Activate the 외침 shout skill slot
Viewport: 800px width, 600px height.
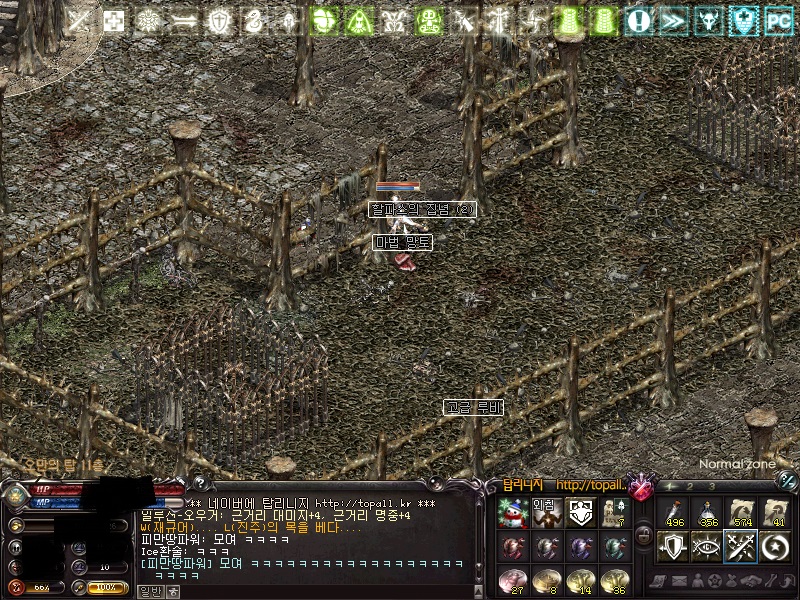tap(545, 512)
